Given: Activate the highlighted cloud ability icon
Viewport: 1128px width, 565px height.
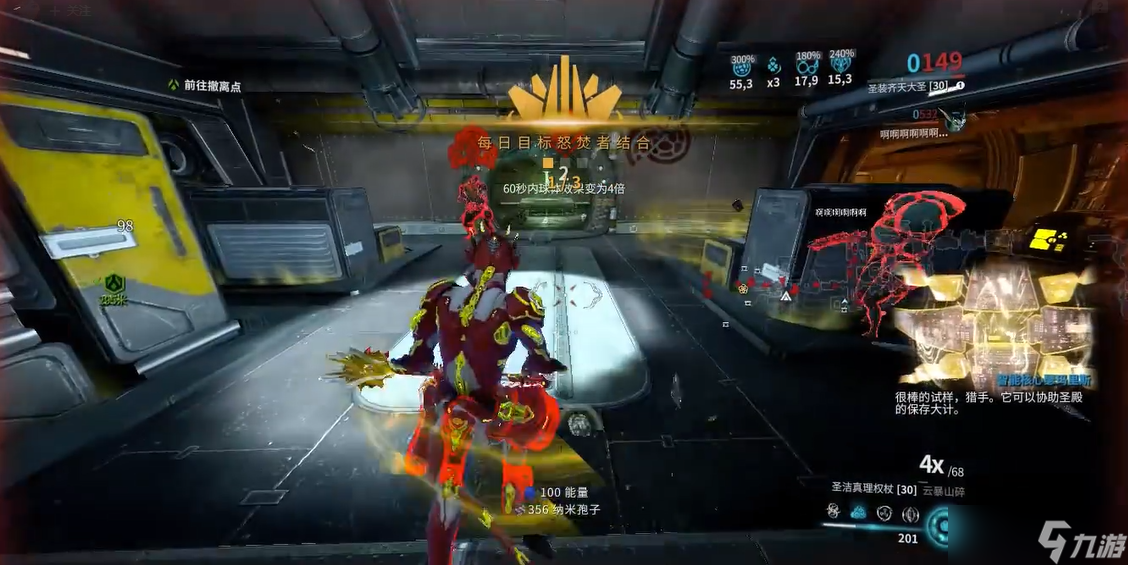Looking at the screenshot, I should [x=858, y=513].
